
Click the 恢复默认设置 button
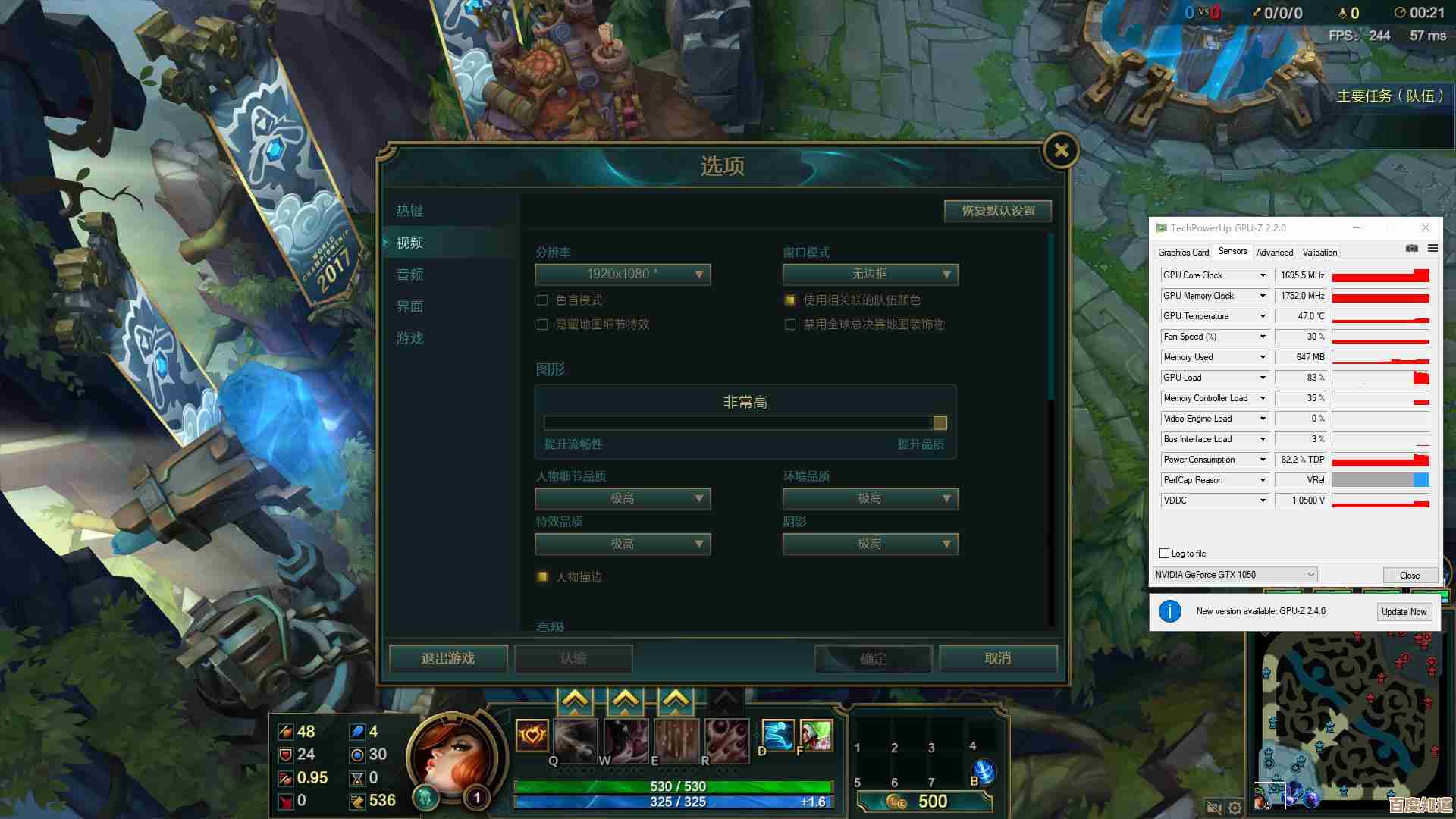click(x=997, y=212)
